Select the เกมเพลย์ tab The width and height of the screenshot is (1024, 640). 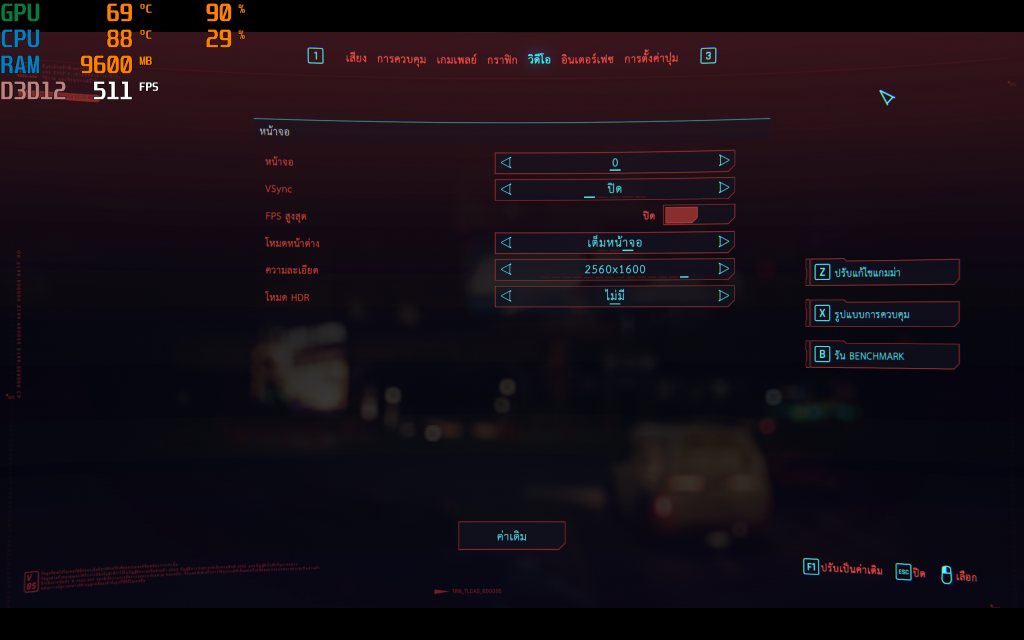tap(456, 59)
